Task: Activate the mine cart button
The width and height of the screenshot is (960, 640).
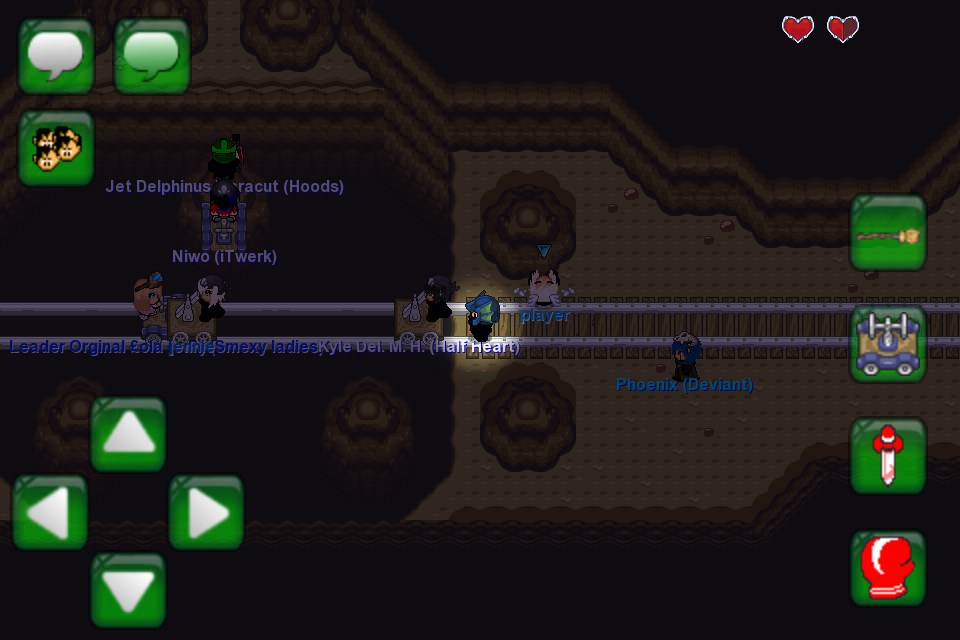Action: coord(888,344)
